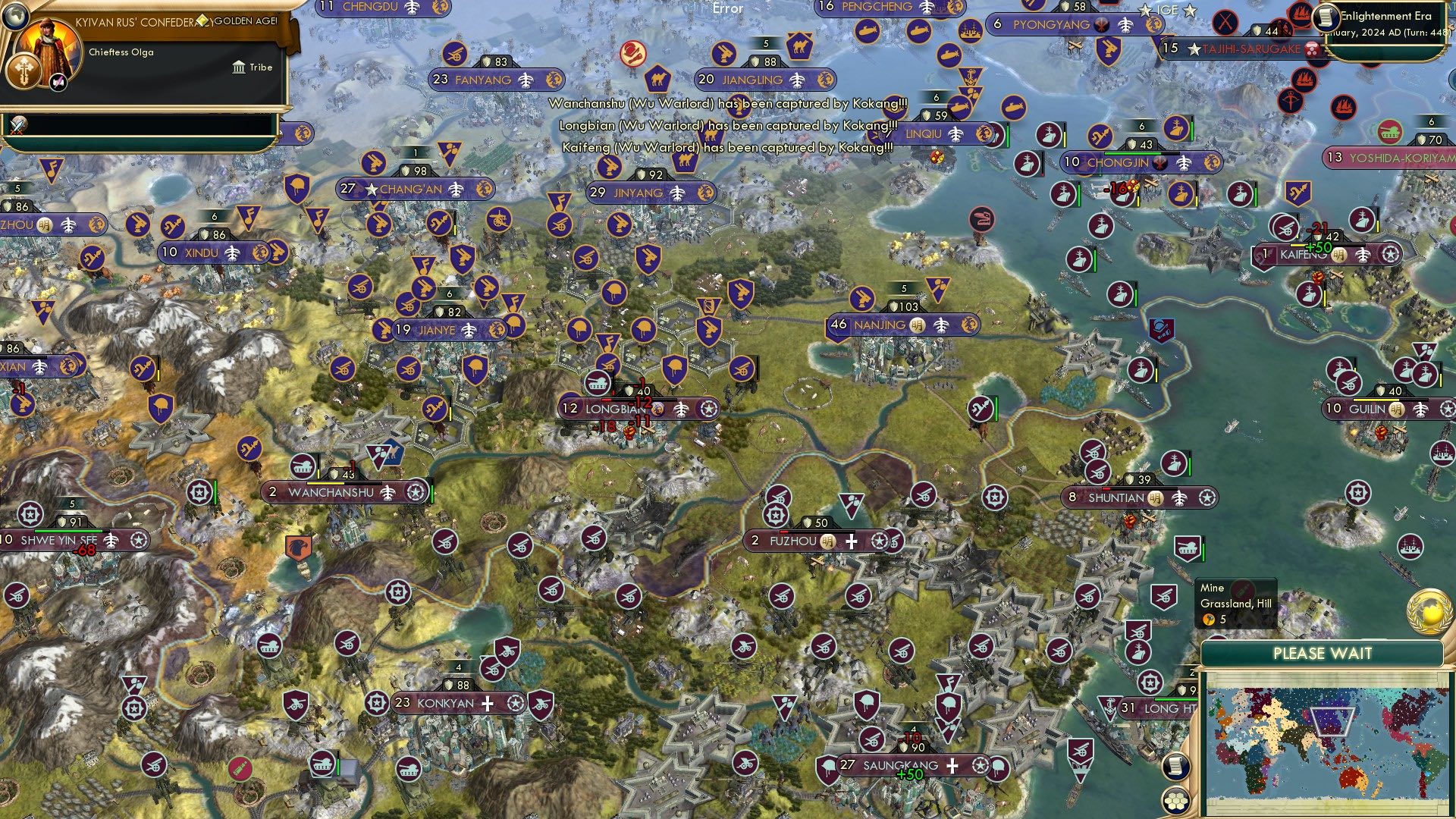Select the tank unit icon near Wanchanshu
The height and width of the screenshot is (819, 1456).
(x=302, y=466)
